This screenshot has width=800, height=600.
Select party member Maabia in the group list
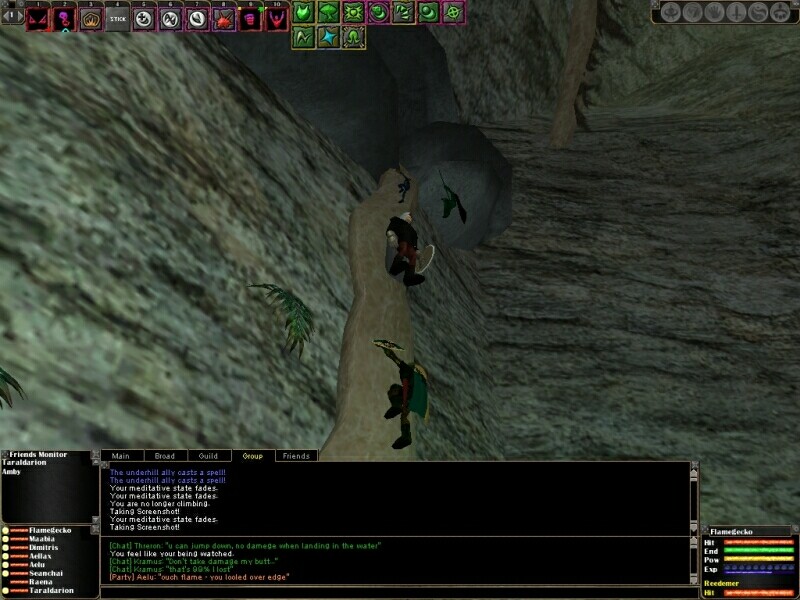(x=42, y=538)
